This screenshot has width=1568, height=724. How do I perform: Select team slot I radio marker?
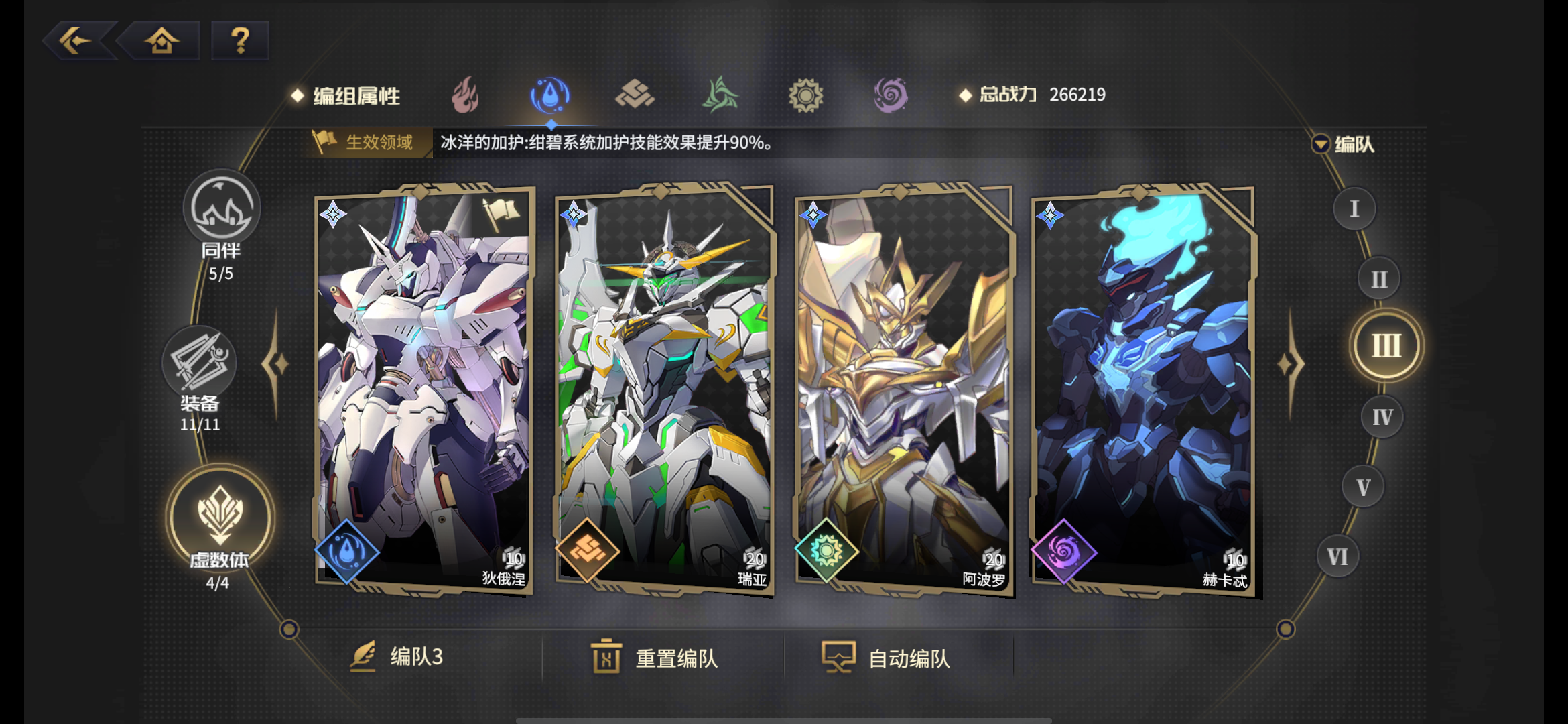tap(1354, 208)
